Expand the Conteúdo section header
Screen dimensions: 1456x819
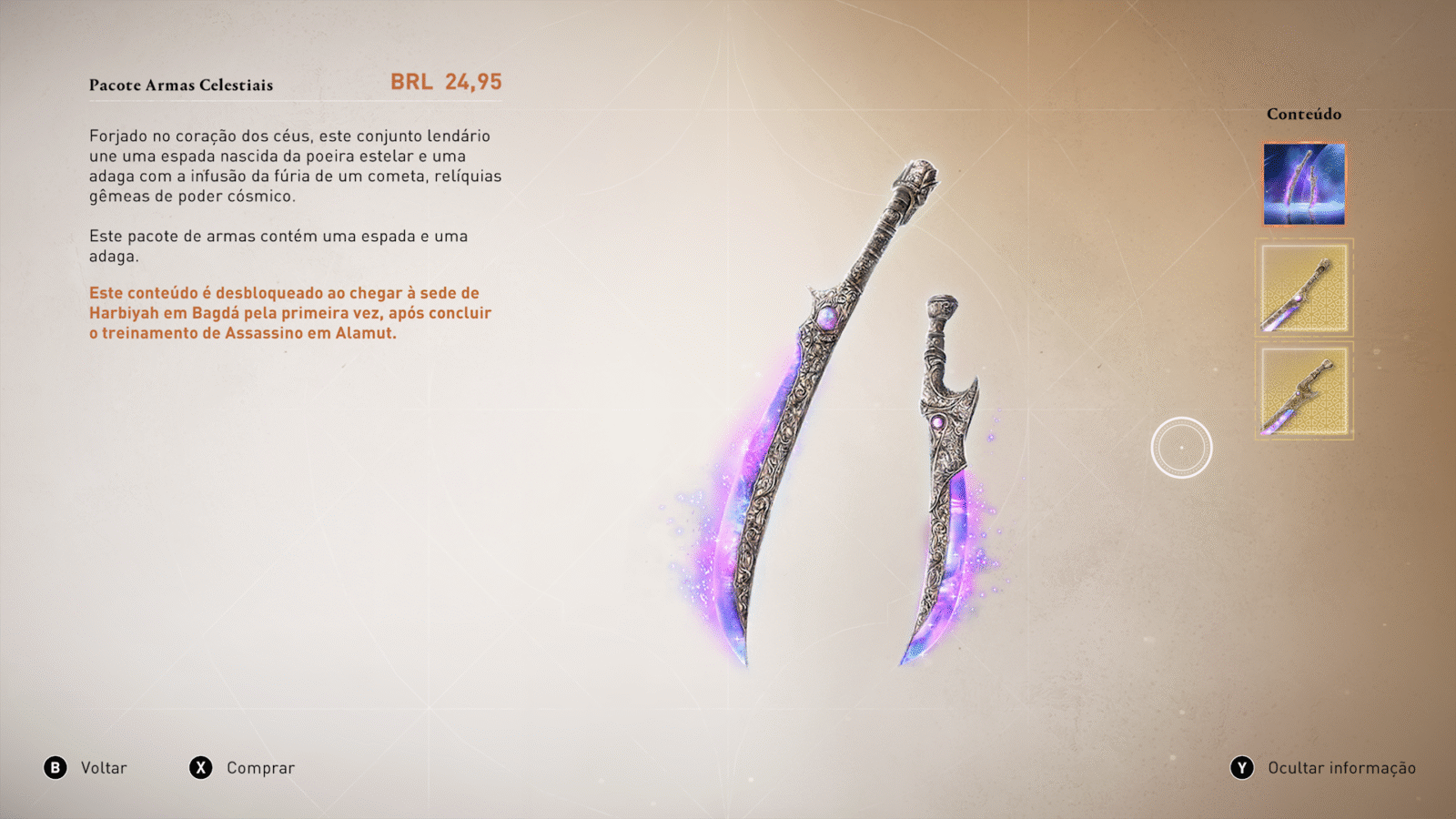(1303, 115)
